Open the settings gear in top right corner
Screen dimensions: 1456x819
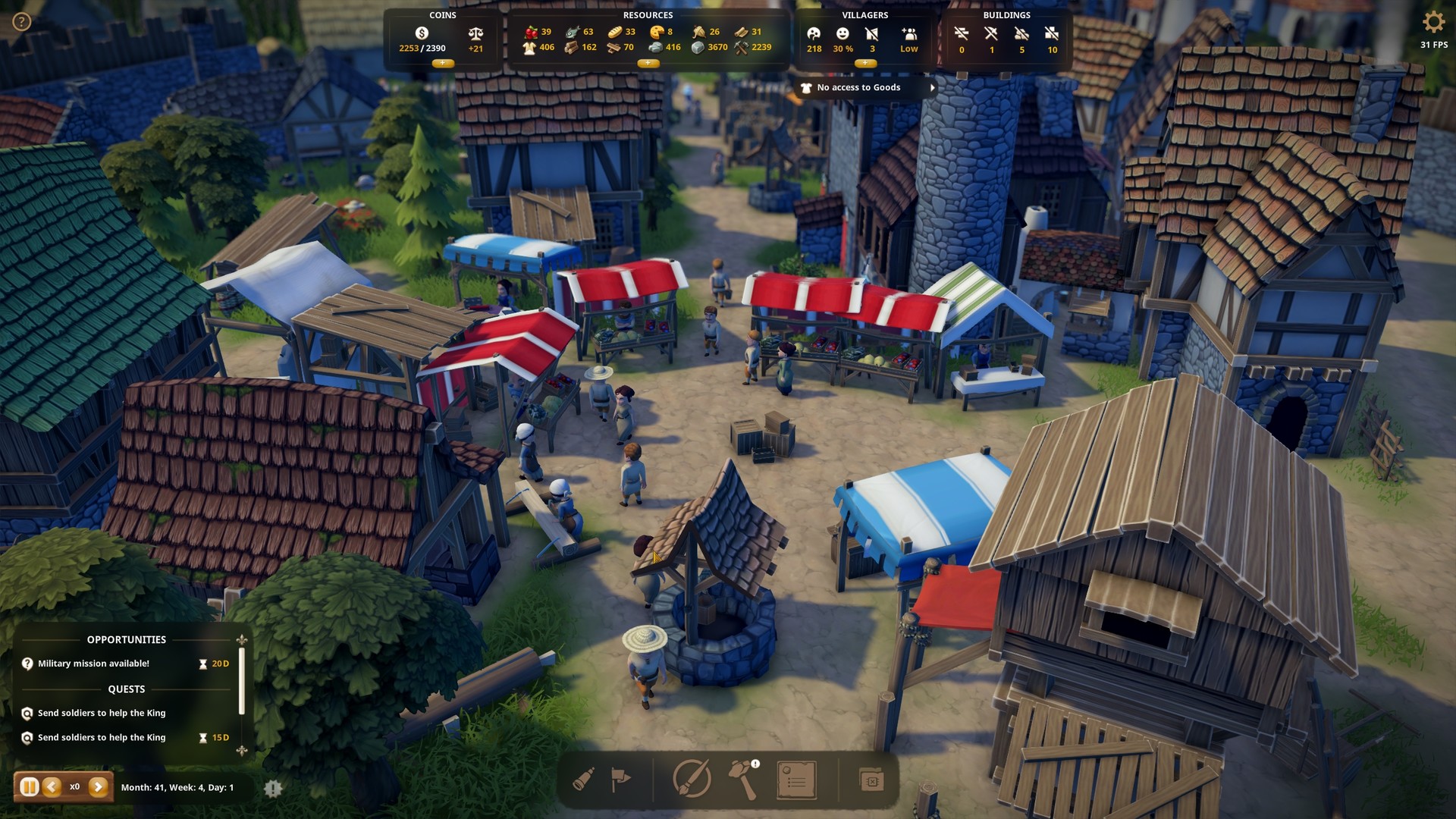[x=1434, y=23]
